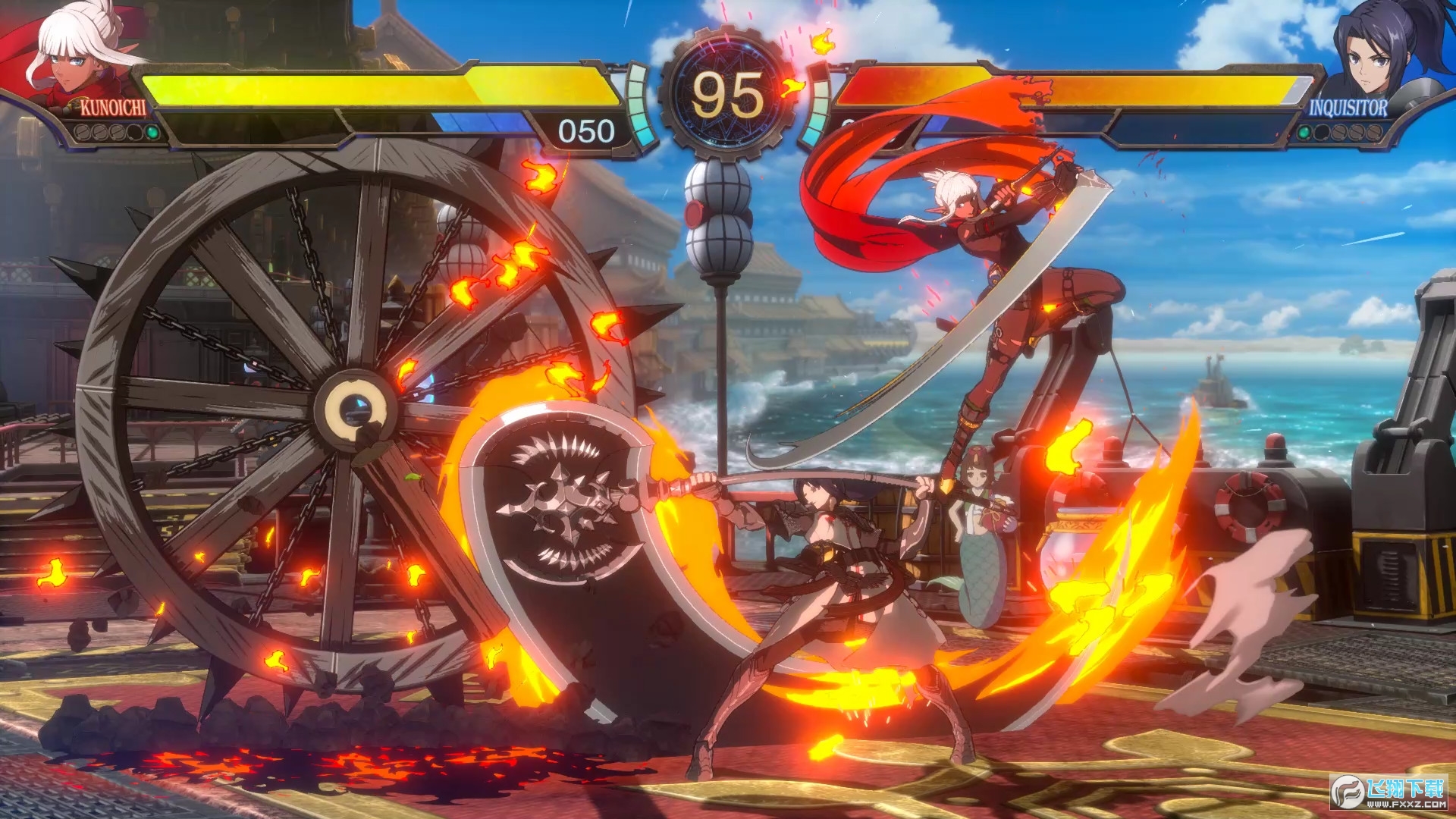The height and width of the screenshot is (819, 1456).
Task: Click the leftmost skill cooldown icon under KUNOICHI
Action: tap(82, 133)
